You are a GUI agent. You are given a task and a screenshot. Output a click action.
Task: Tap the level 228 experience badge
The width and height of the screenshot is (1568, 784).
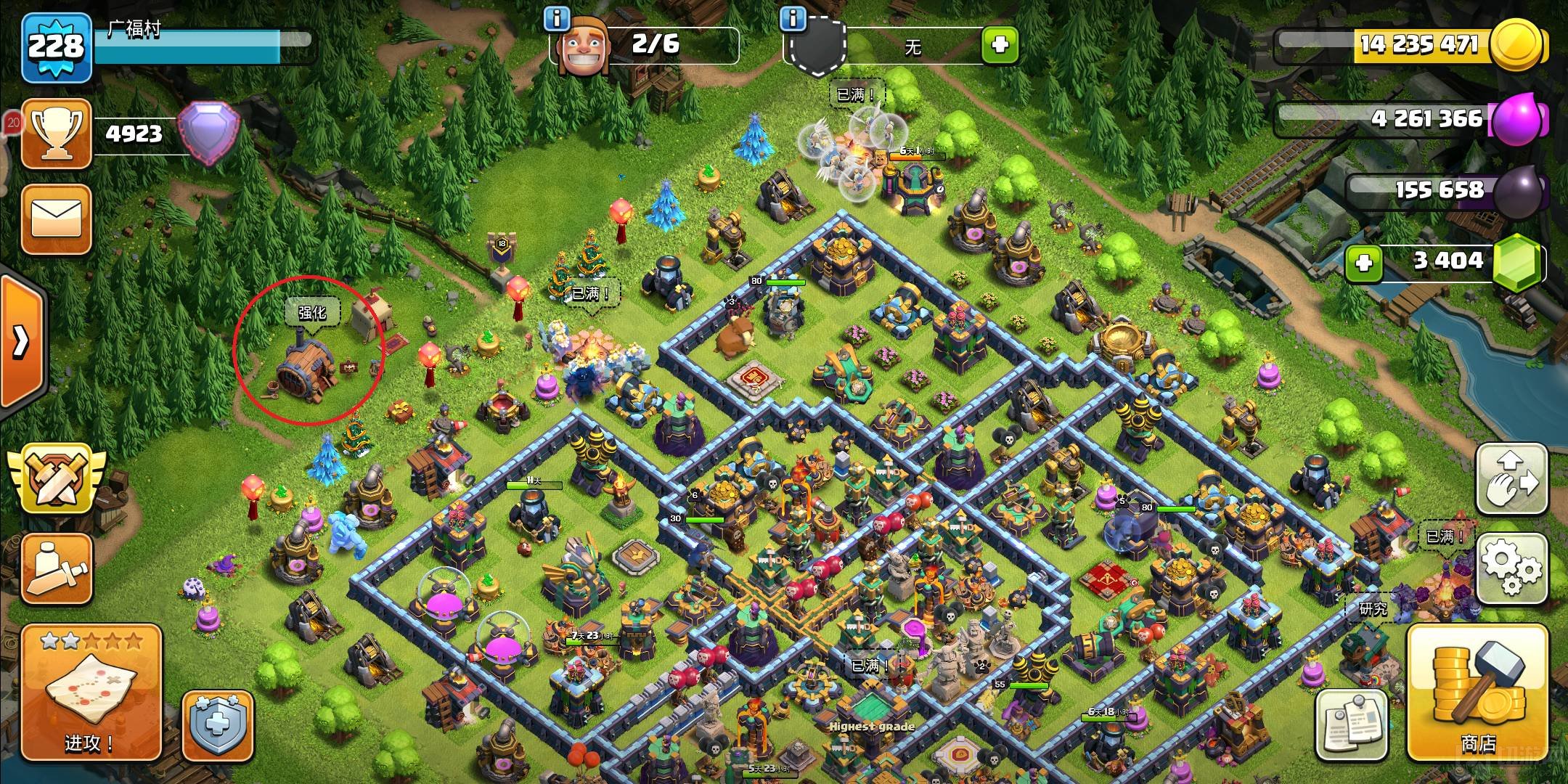pyautogui.click(x=57, y=48)
